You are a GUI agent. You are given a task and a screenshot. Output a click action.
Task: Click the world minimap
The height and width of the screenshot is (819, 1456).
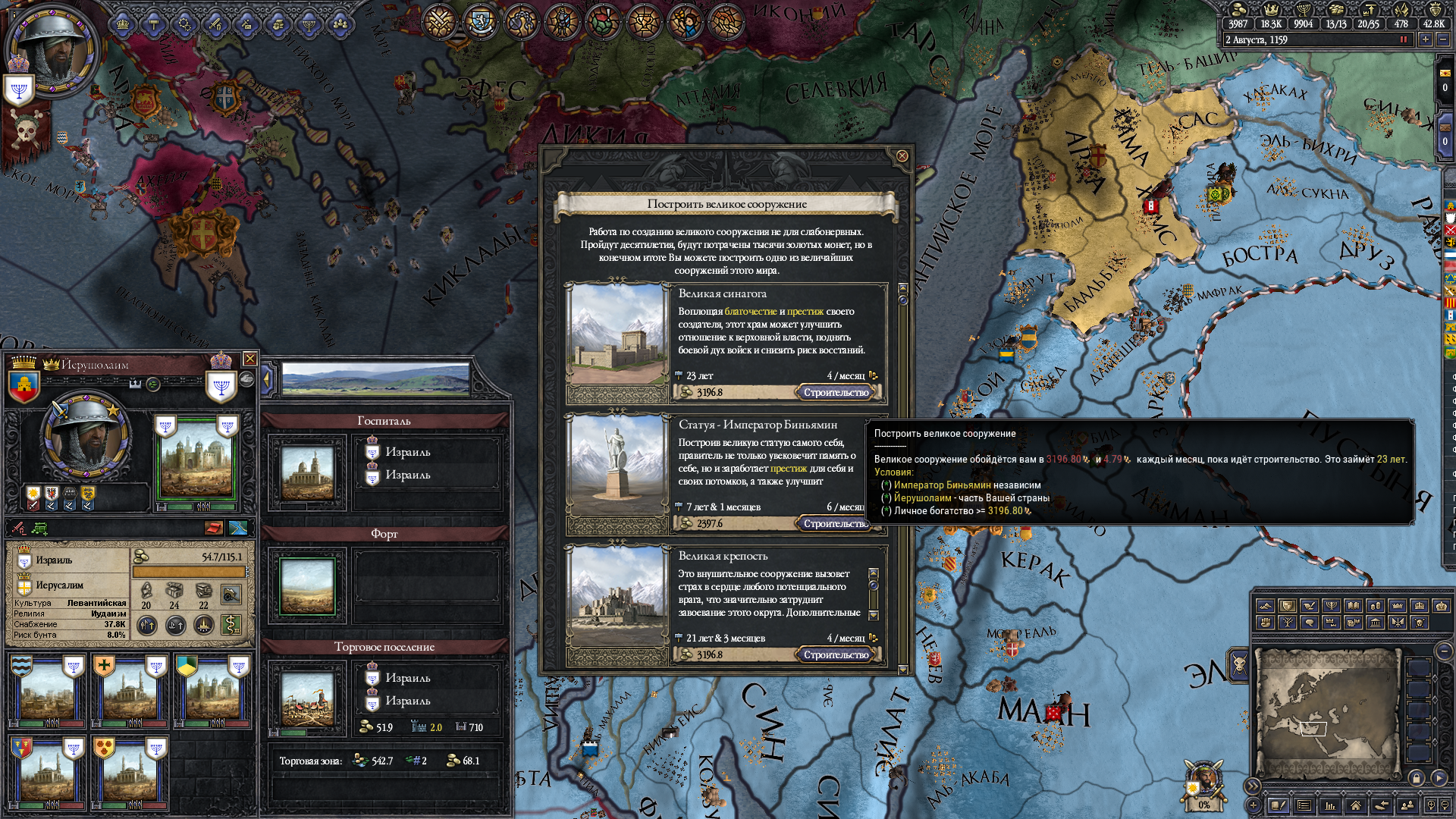(x=1326, y=713)
